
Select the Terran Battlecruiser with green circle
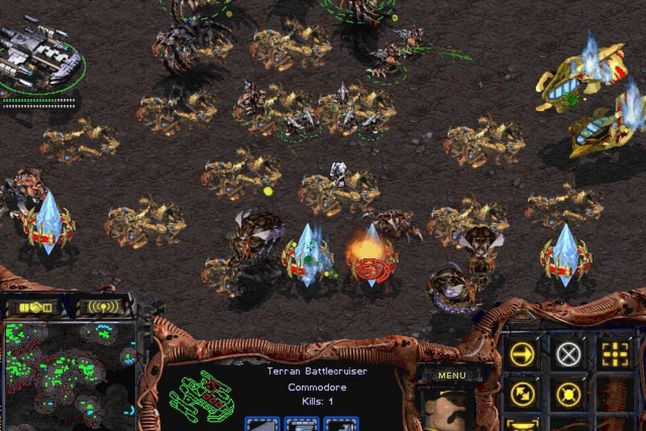38,55
